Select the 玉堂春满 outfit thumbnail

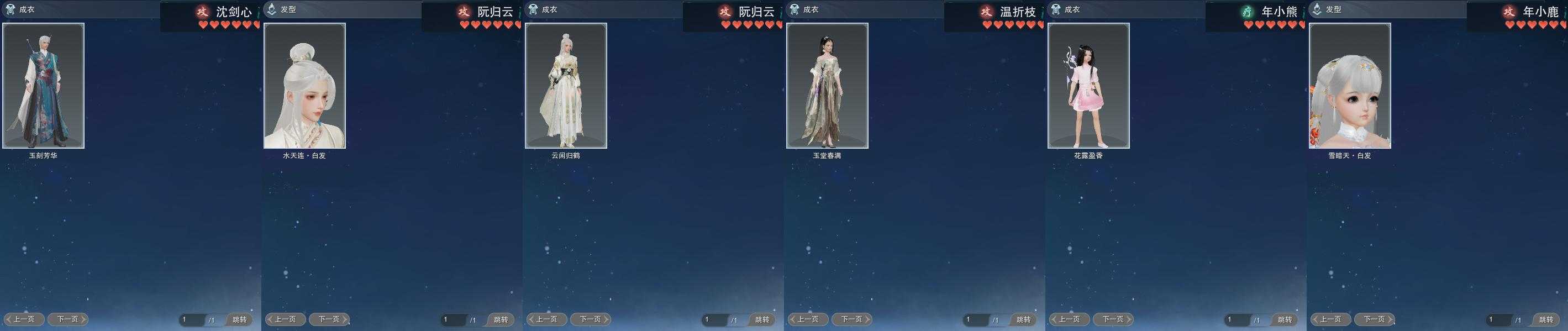(827, 86)
